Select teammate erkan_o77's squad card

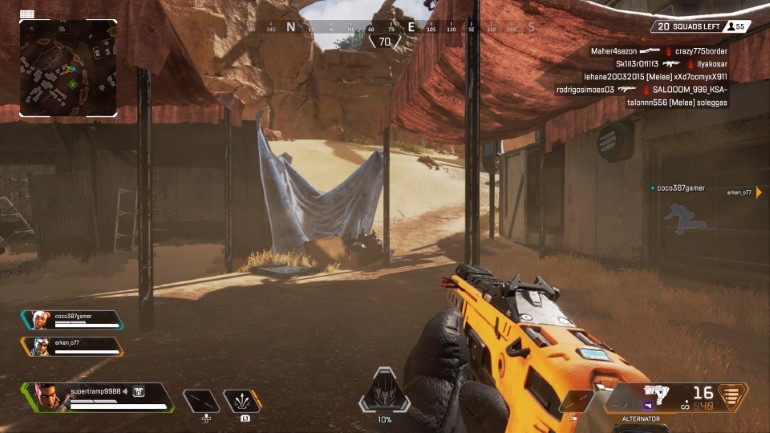(x=71, y=346)
